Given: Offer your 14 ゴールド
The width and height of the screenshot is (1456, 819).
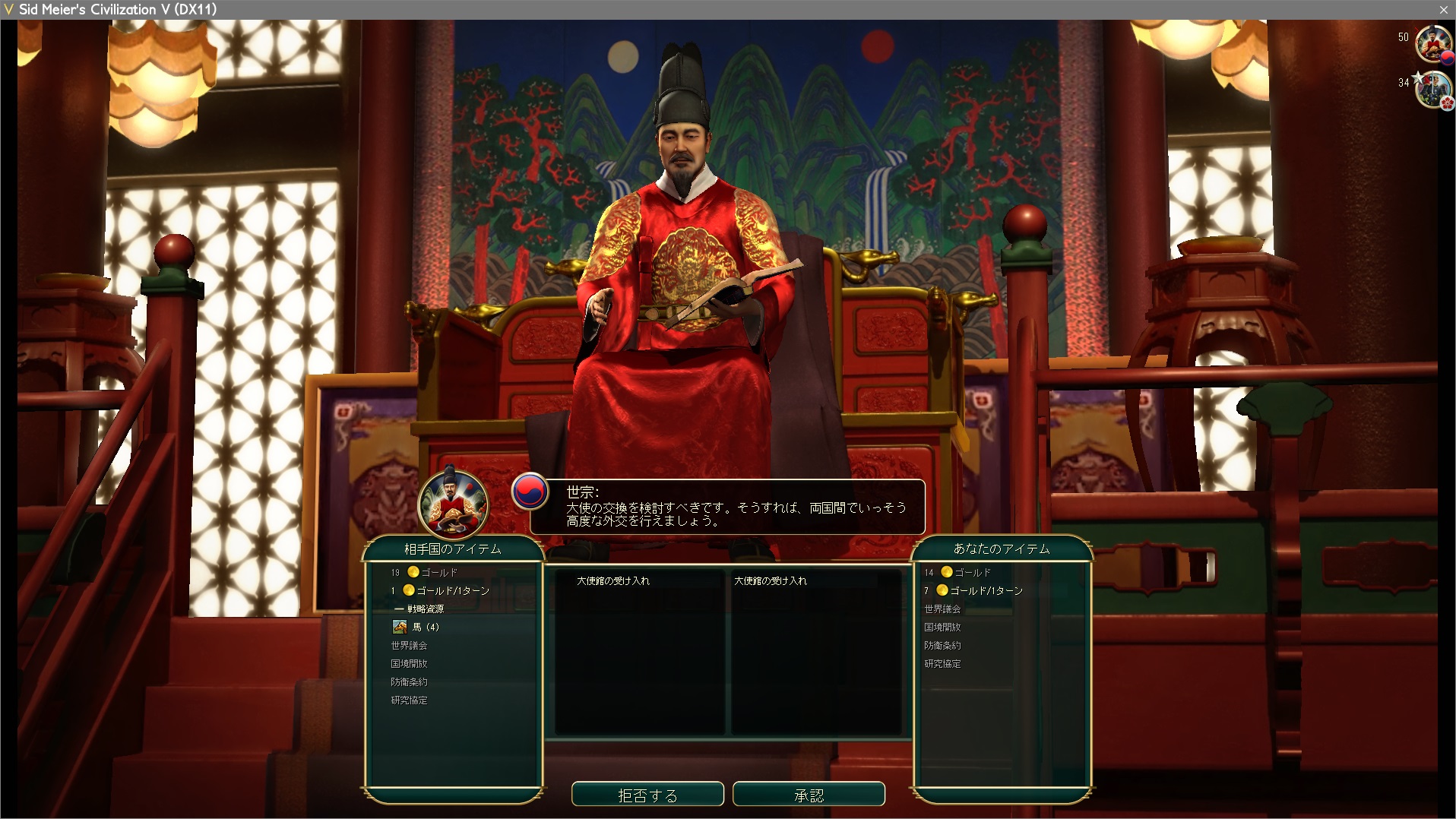Looking at the screenshot, I should [x=972, y=572].
